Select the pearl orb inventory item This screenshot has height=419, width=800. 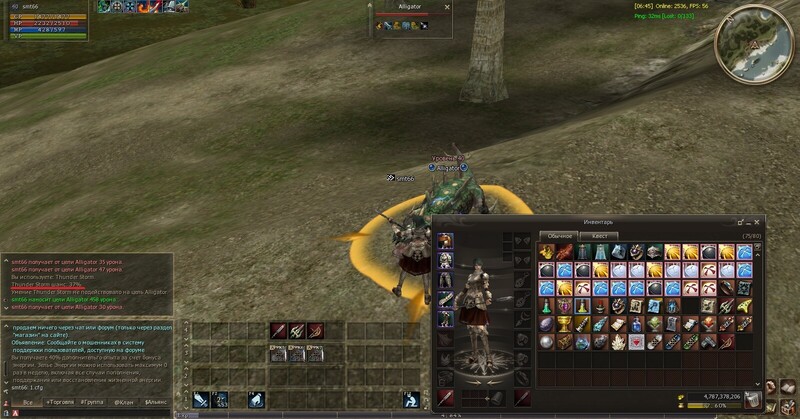click(547, 341)
